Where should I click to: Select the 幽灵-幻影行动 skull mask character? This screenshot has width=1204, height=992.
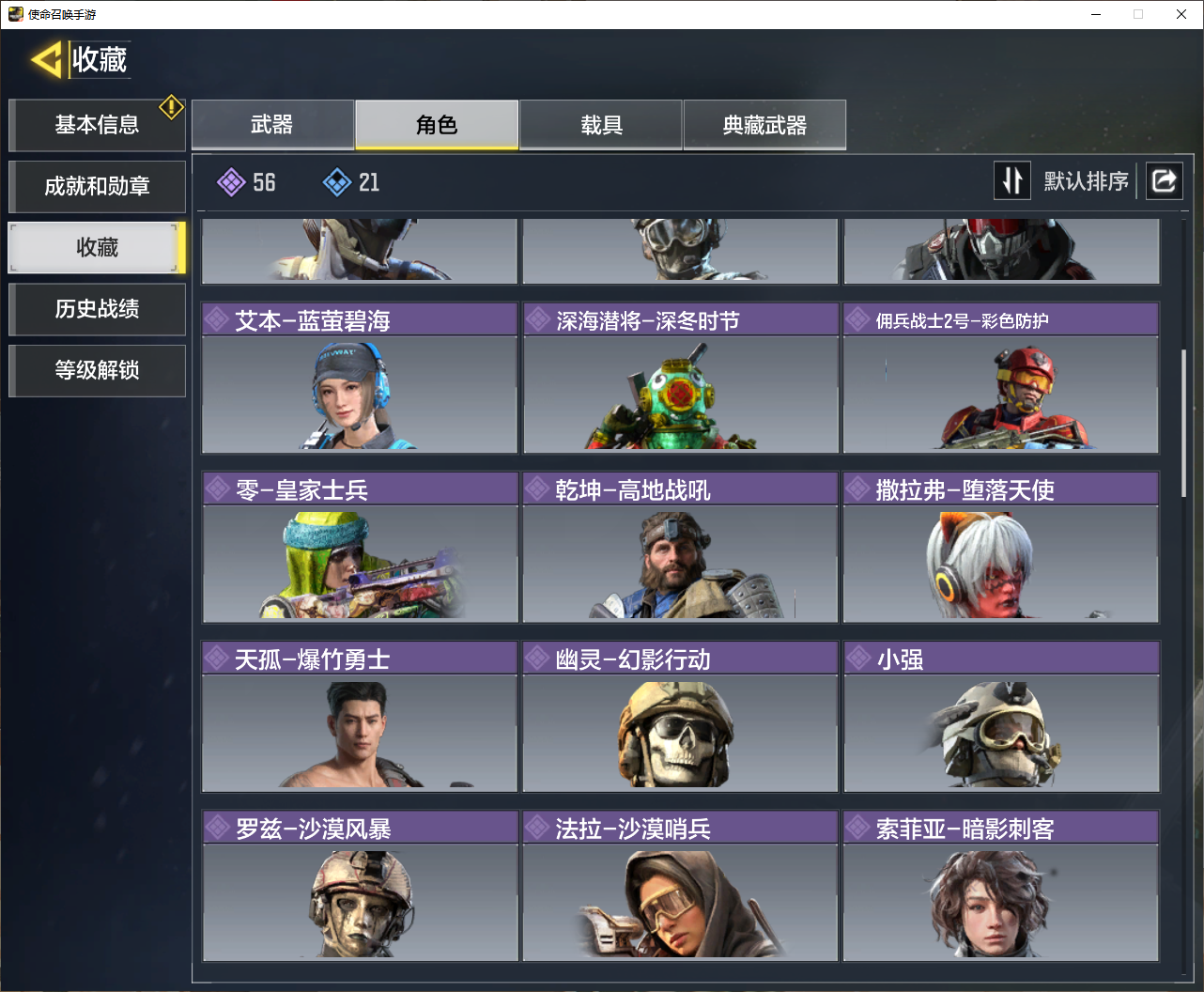point(680,716)
